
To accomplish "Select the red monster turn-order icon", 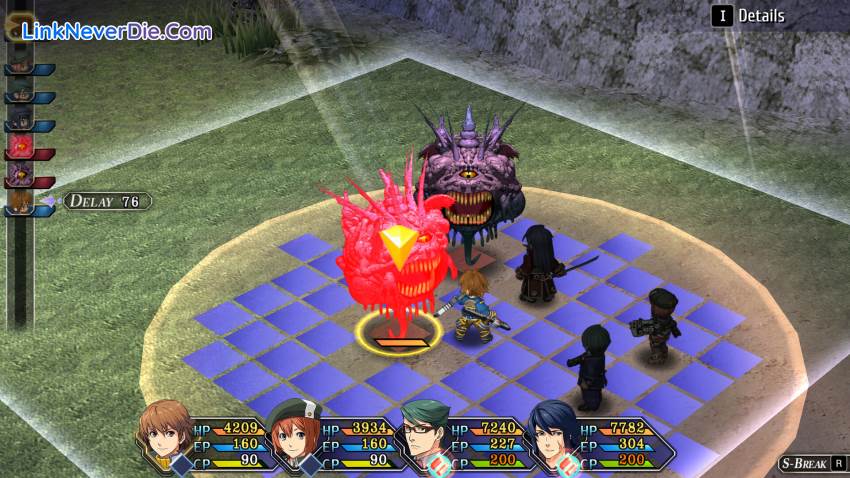I will 19,146.
